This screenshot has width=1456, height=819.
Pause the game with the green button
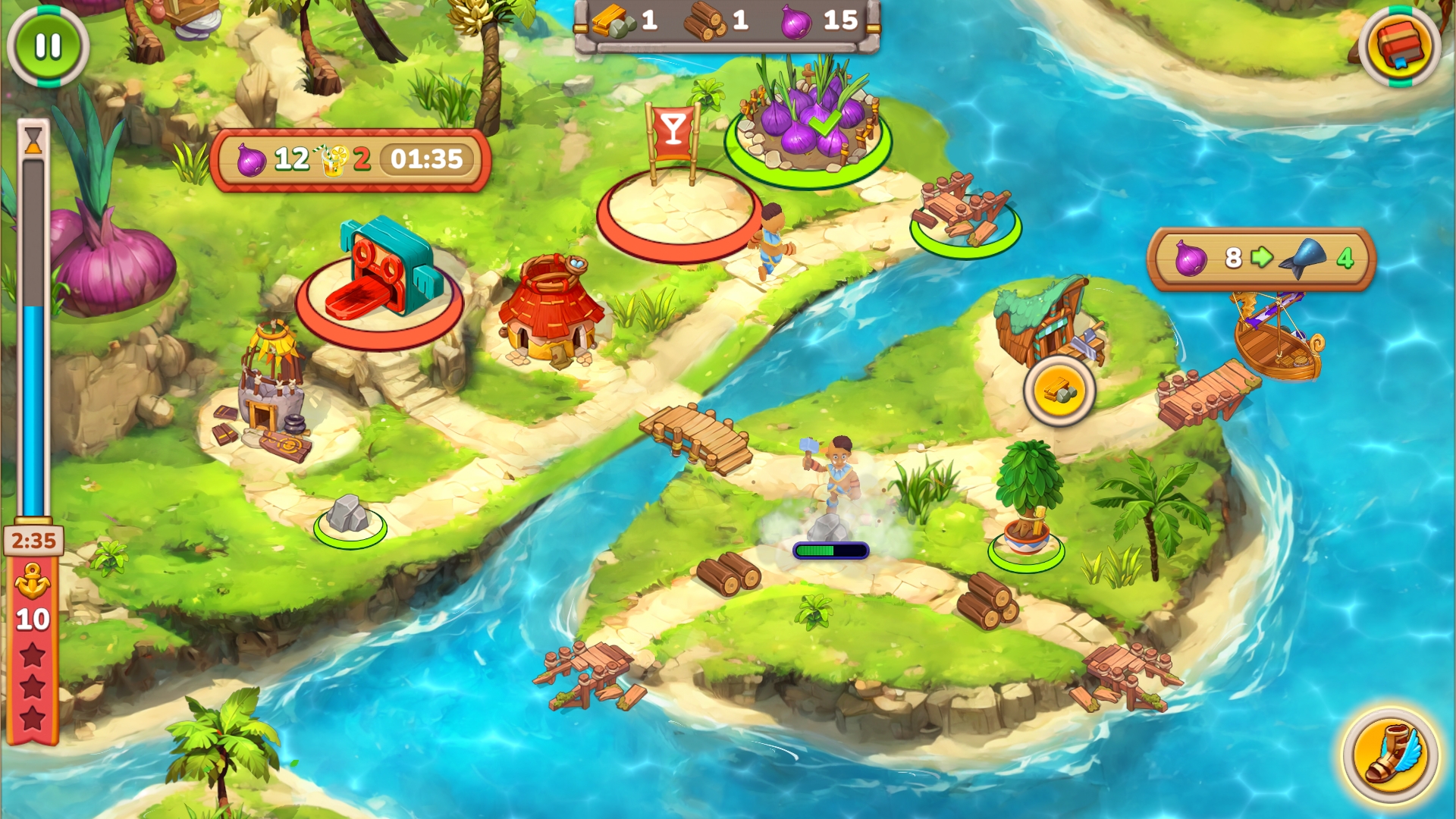48,46
